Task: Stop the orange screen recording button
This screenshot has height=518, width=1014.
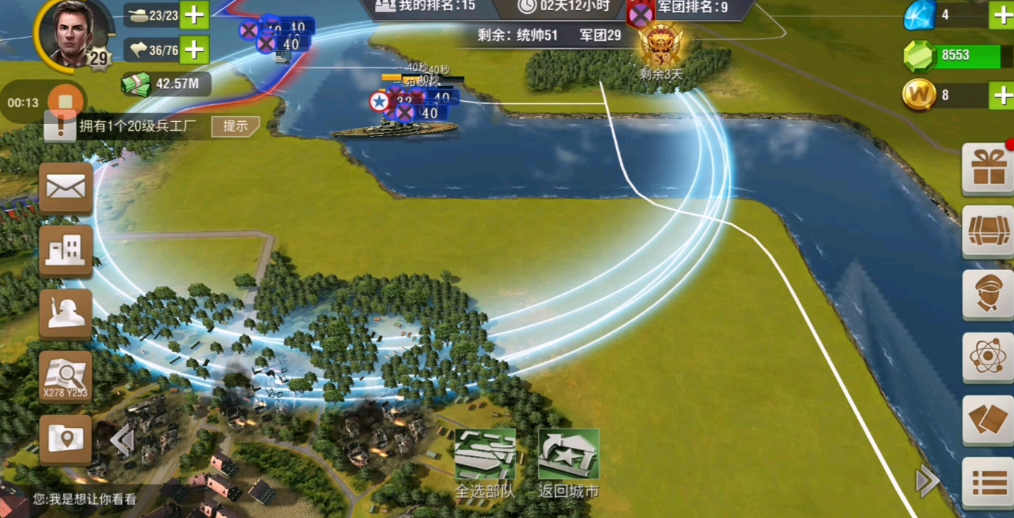Action: click(x=65, y=102)
